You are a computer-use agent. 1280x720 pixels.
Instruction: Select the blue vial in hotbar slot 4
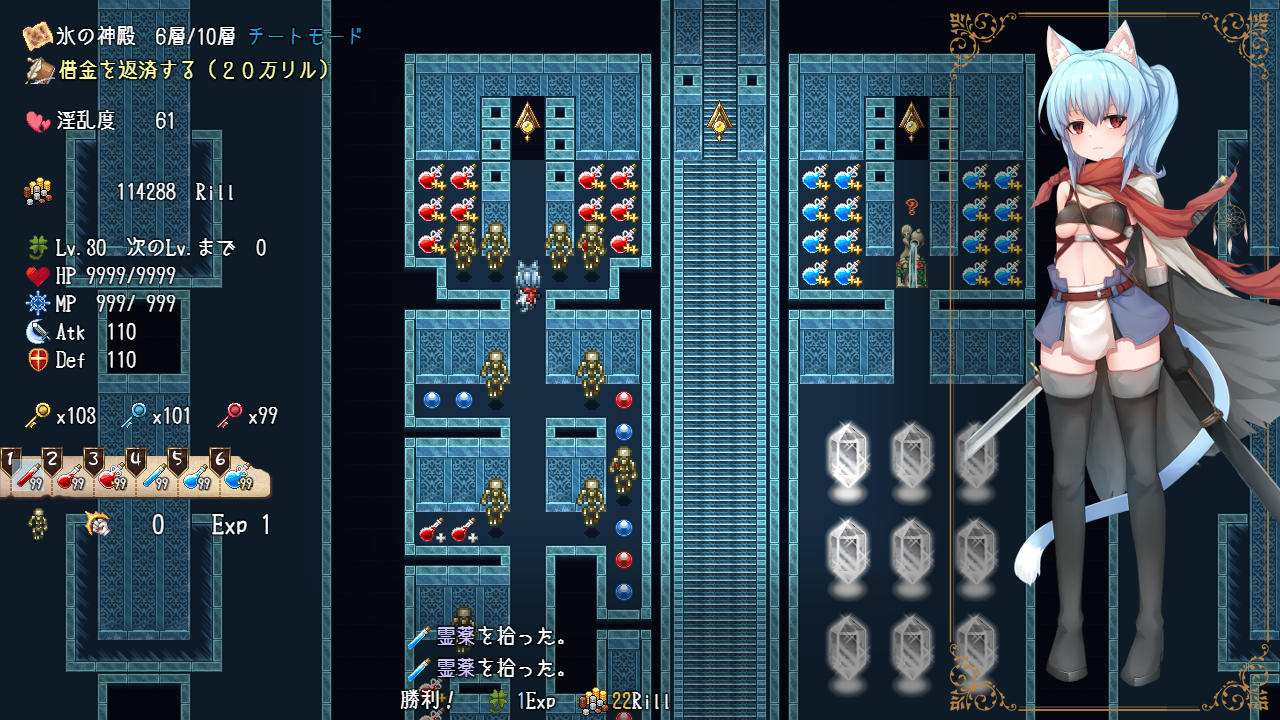[154, 477]
